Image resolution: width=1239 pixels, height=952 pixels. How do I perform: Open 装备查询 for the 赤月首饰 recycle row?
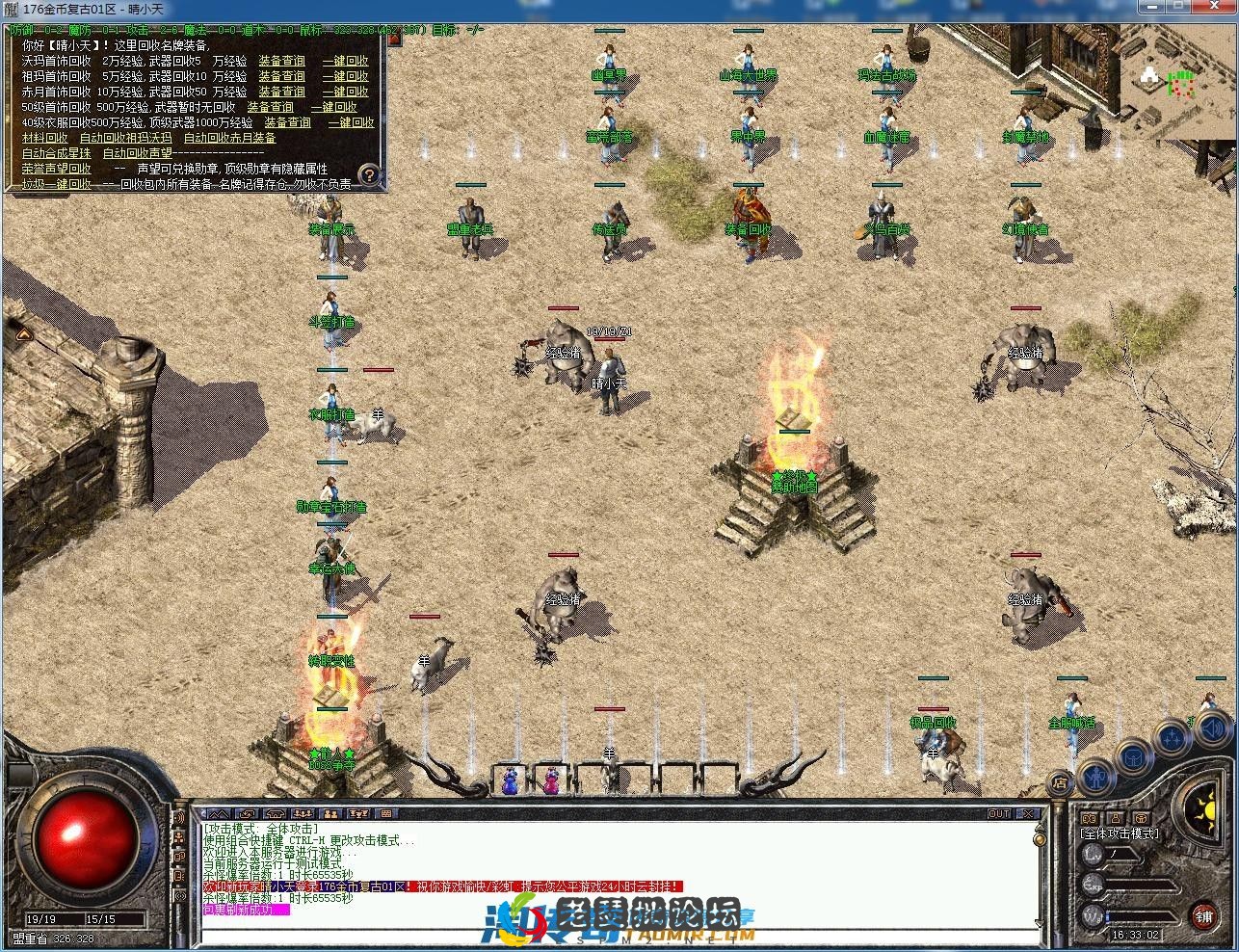(282, 91)
